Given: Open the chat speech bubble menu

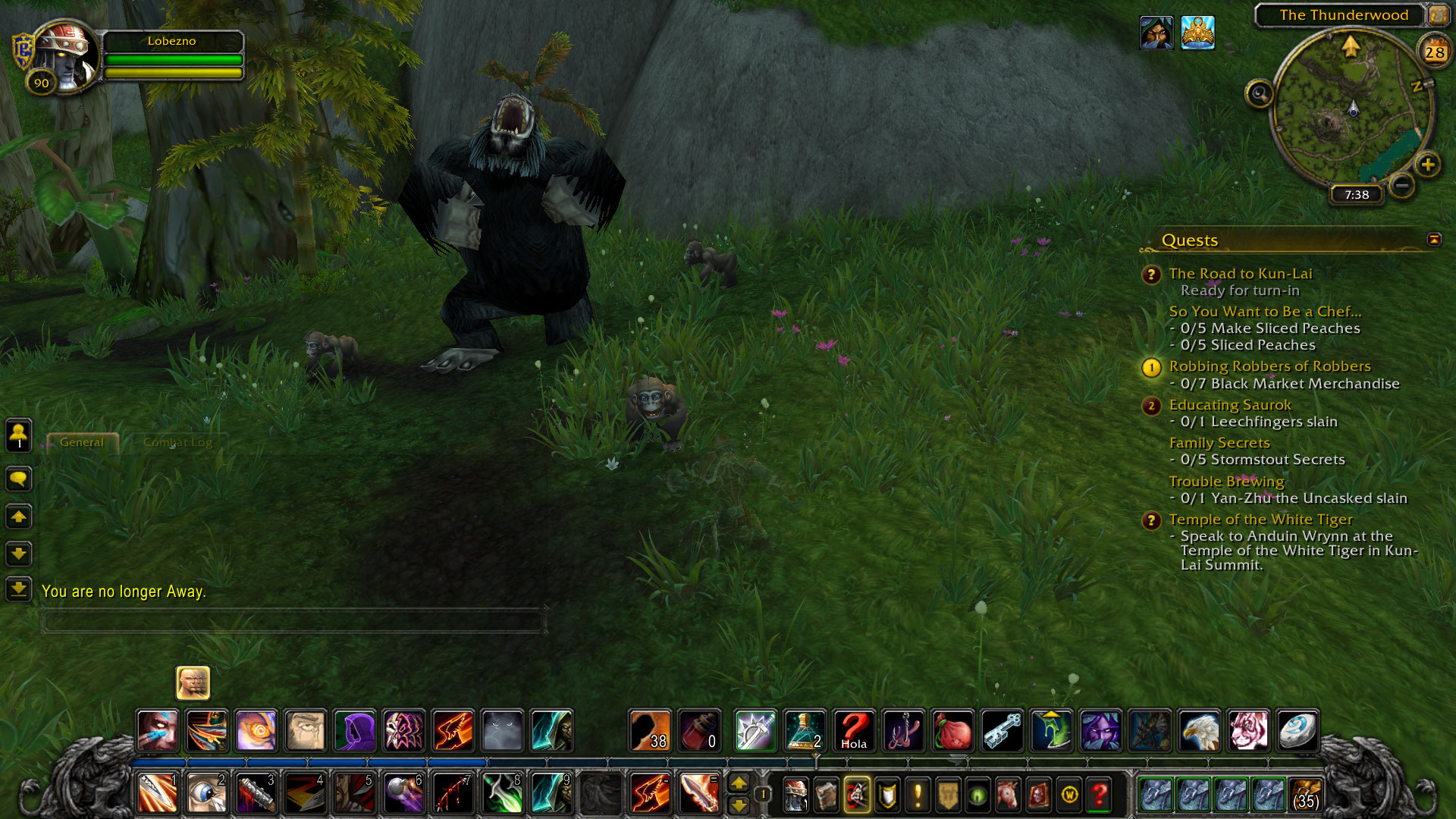Looking at the screenshot, I should pyautogui.click(x=19, y=479).
